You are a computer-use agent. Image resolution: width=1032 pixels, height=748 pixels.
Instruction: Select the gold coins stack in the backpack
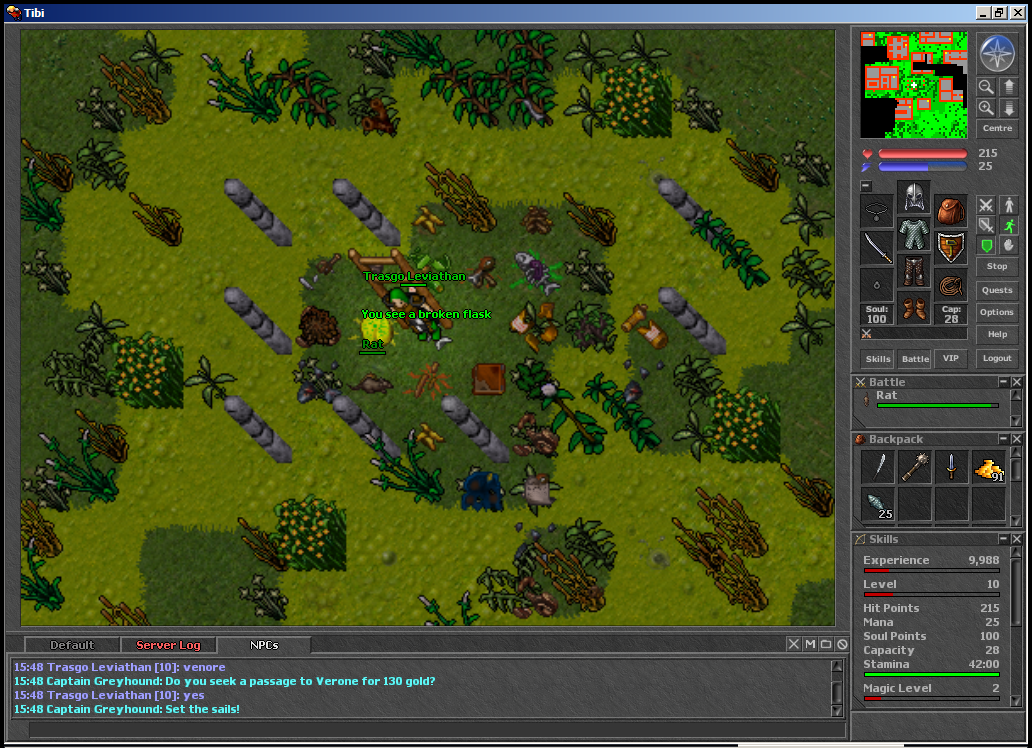tap(988, 467)
